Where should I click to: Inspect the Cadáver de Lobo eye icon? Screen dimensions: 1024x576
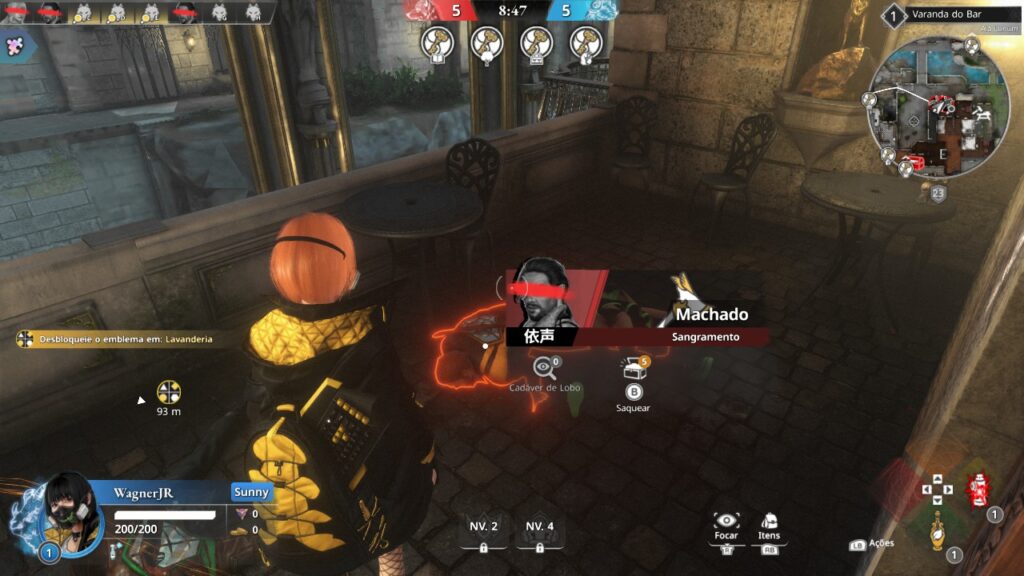545,367
